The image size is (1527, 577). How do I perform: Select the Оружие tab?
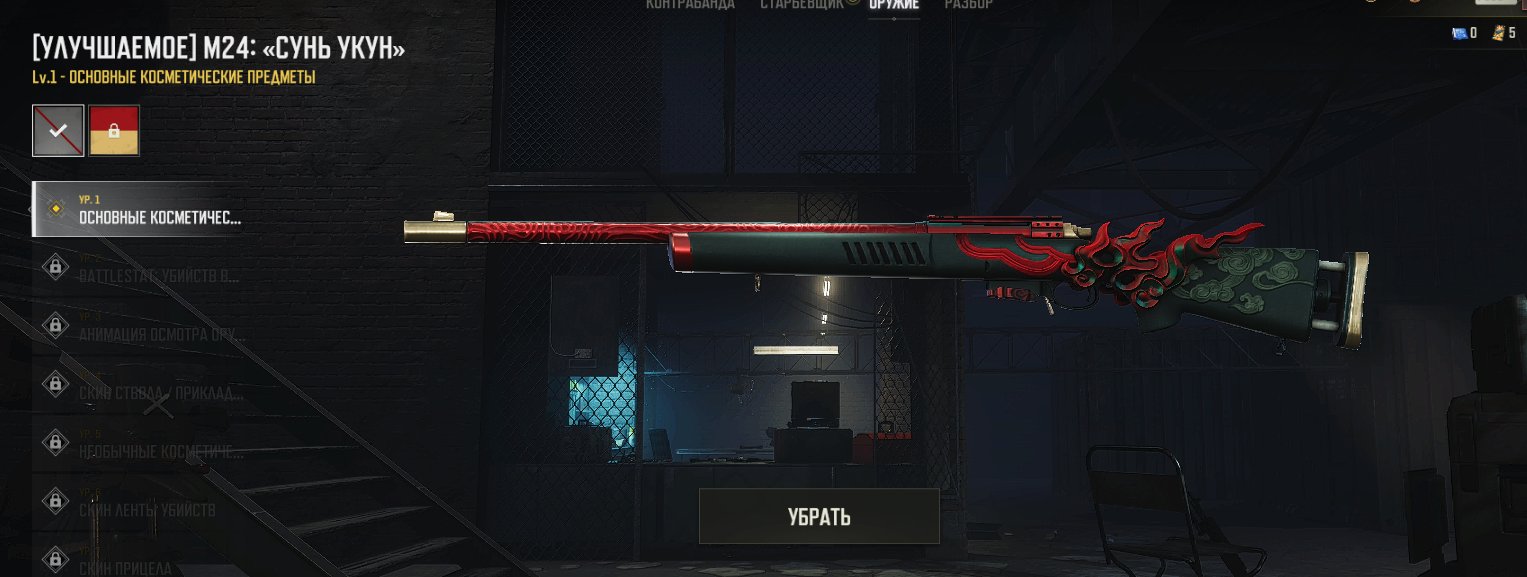point(894,5)
